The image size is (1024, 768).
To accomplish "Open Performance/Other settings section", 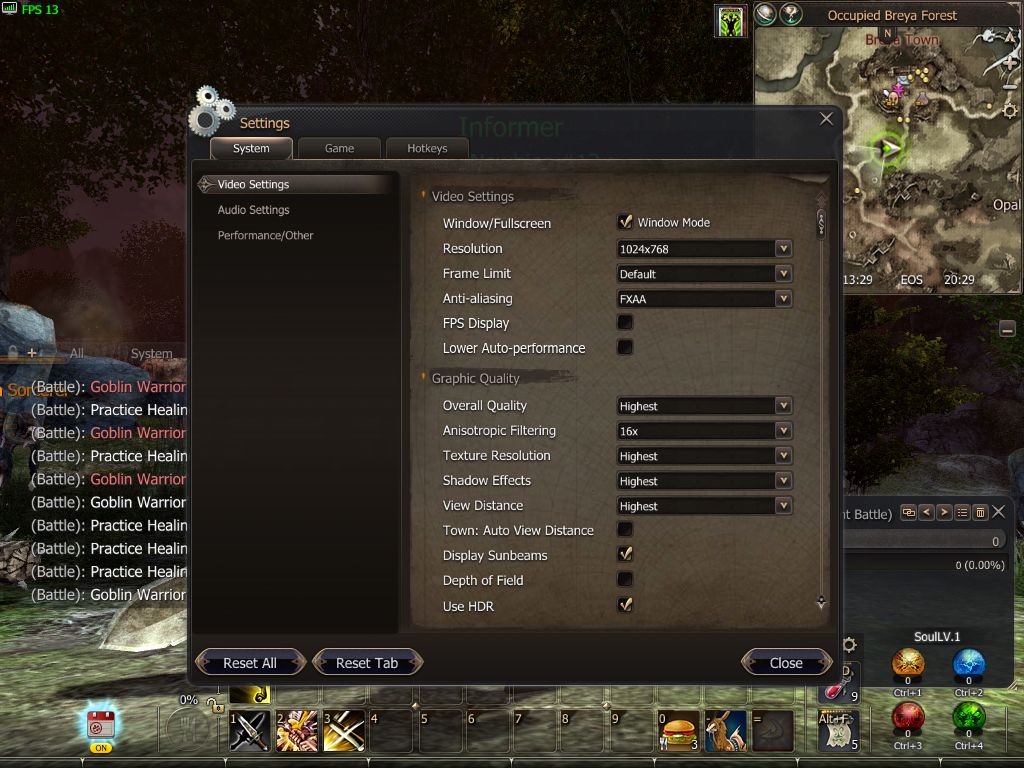I will (266, 235).
